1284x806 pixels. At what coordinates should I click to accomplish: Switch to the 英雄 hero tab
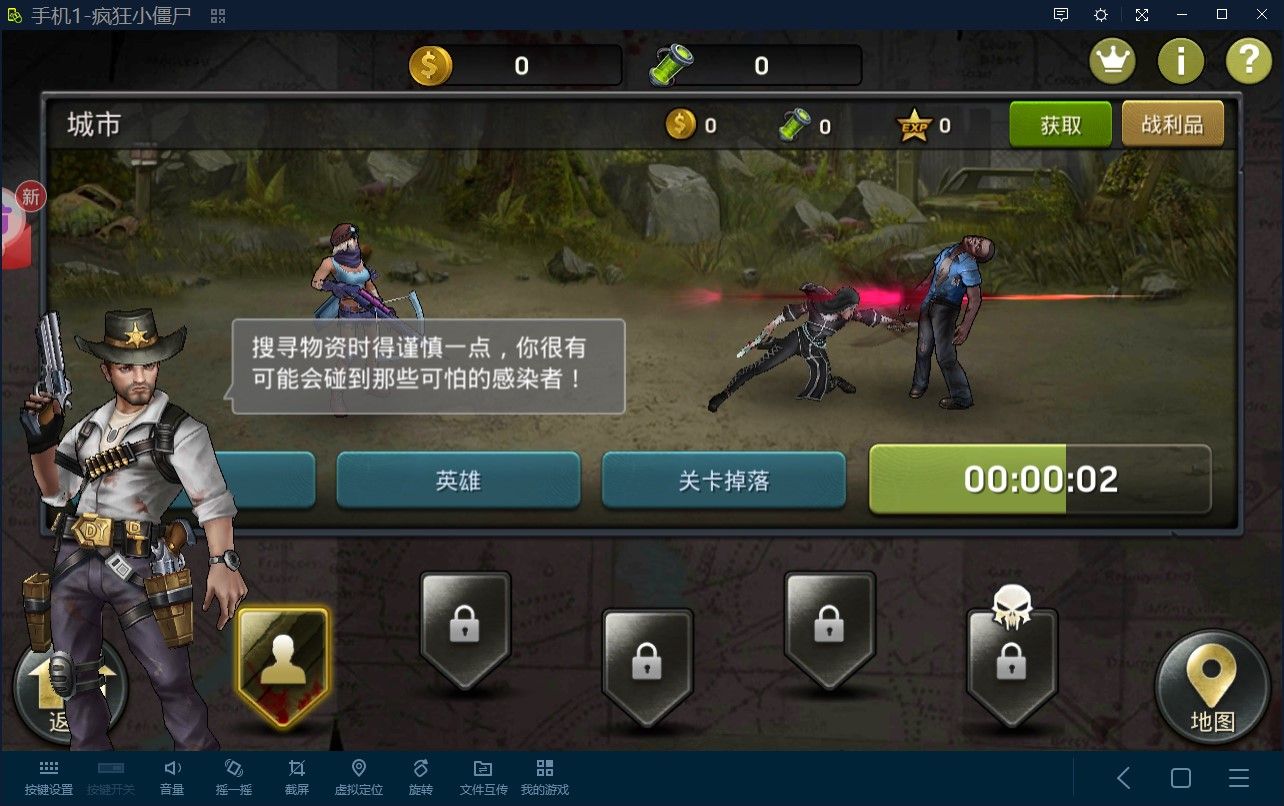click(459, 479)
